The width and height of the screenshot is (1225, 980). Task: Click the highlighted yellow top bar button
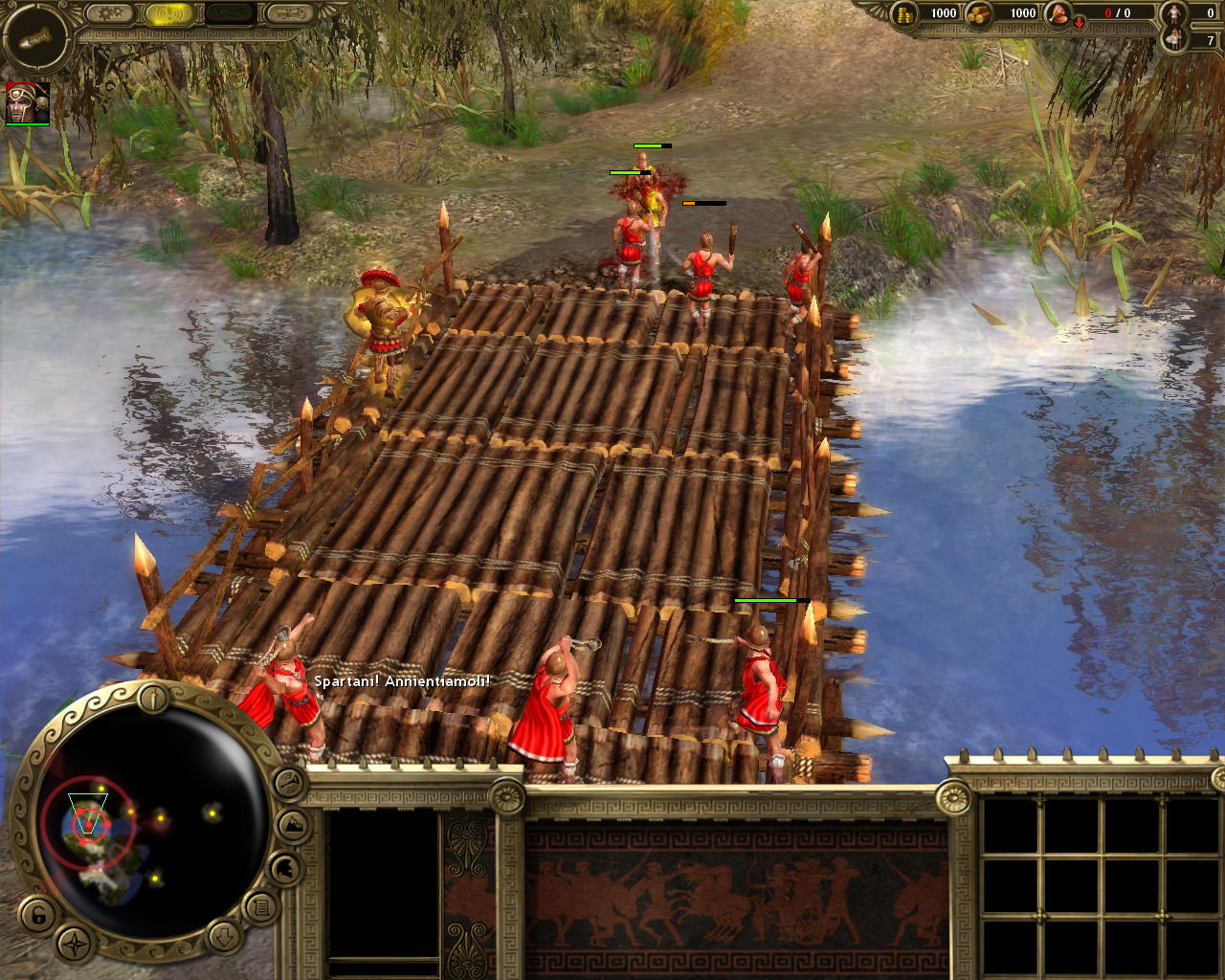coord(170,13)
